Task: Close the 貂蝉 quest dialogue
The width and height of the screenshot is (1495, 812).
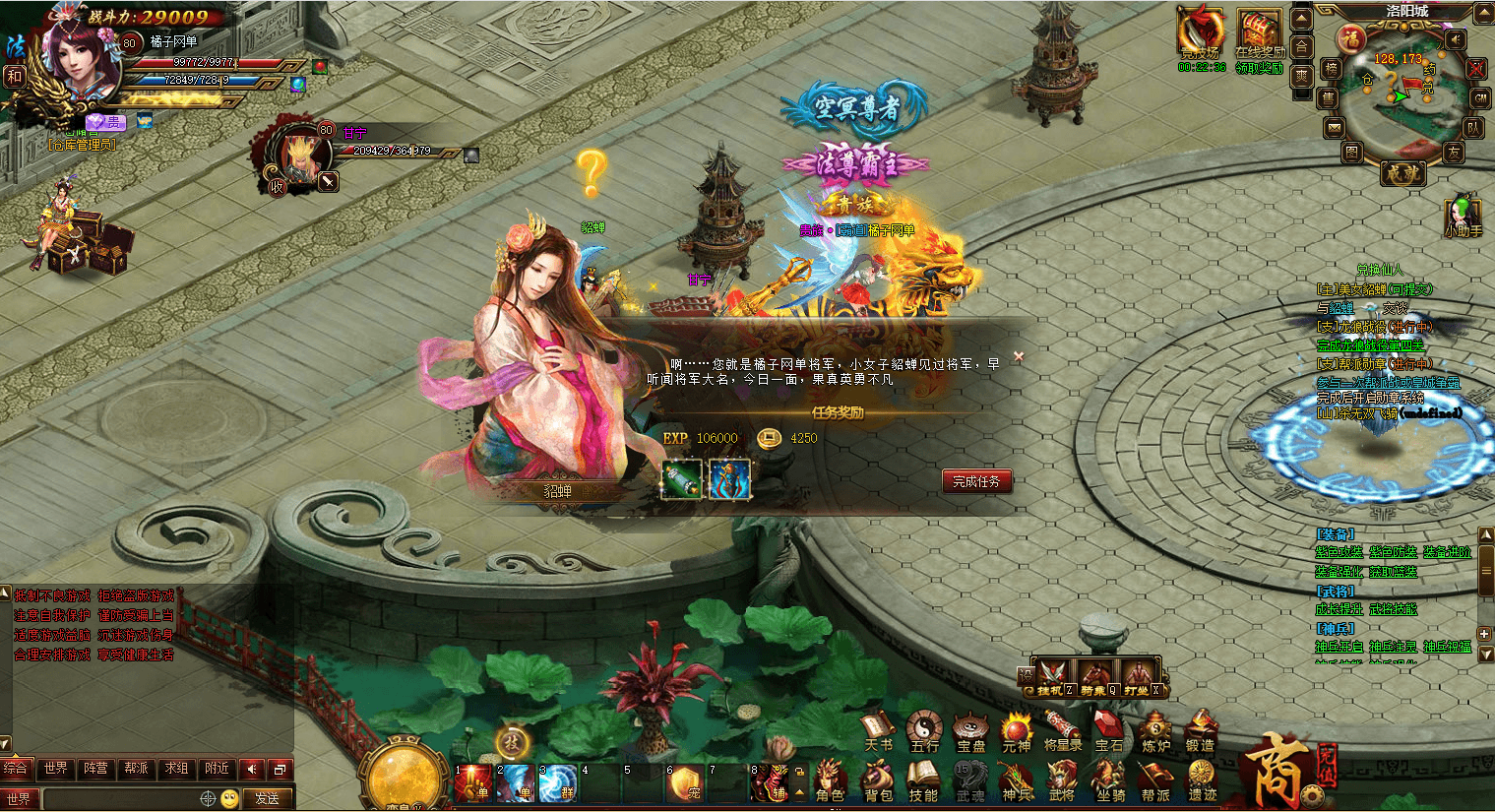Action: pos(1019,356)
